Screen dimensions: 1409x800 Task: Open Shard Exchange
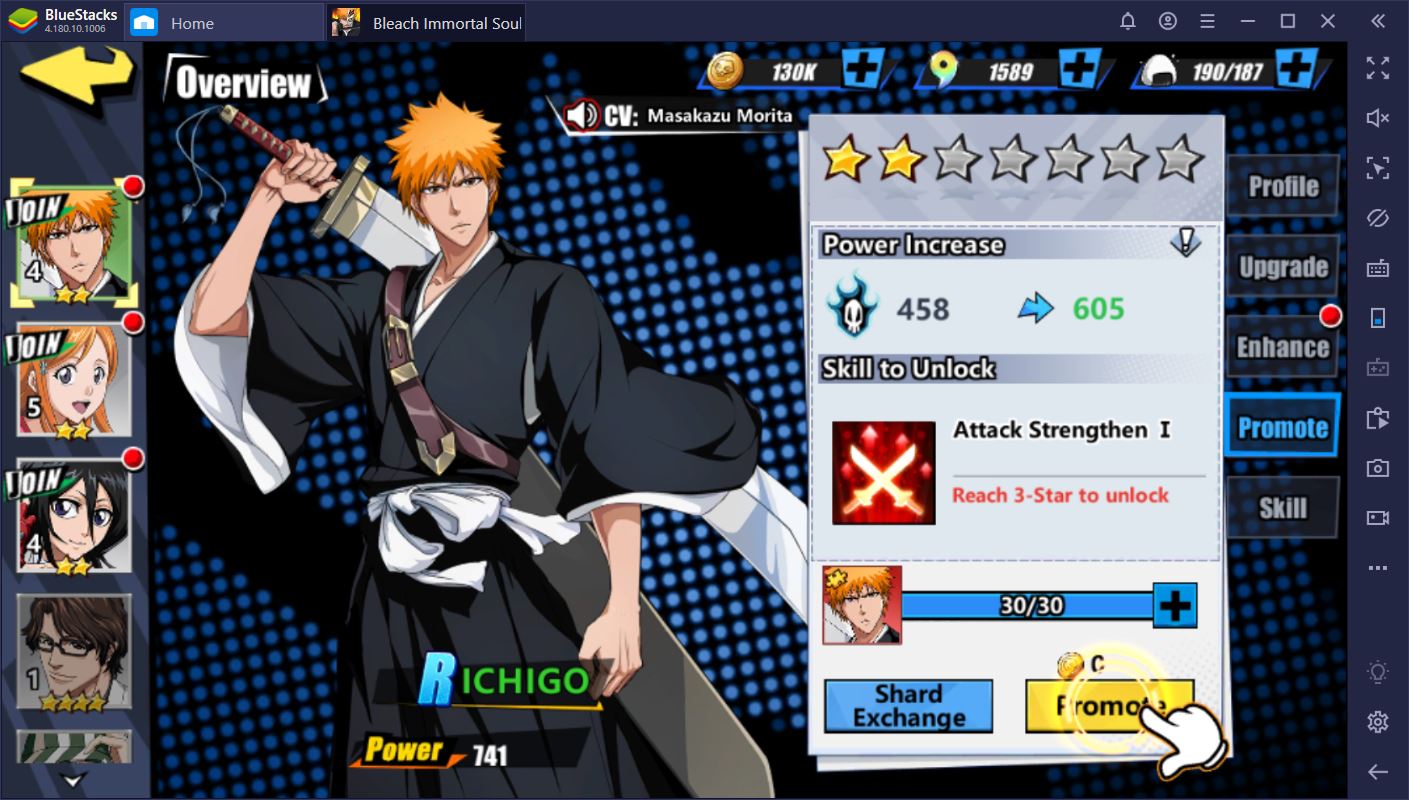point(908,706)
